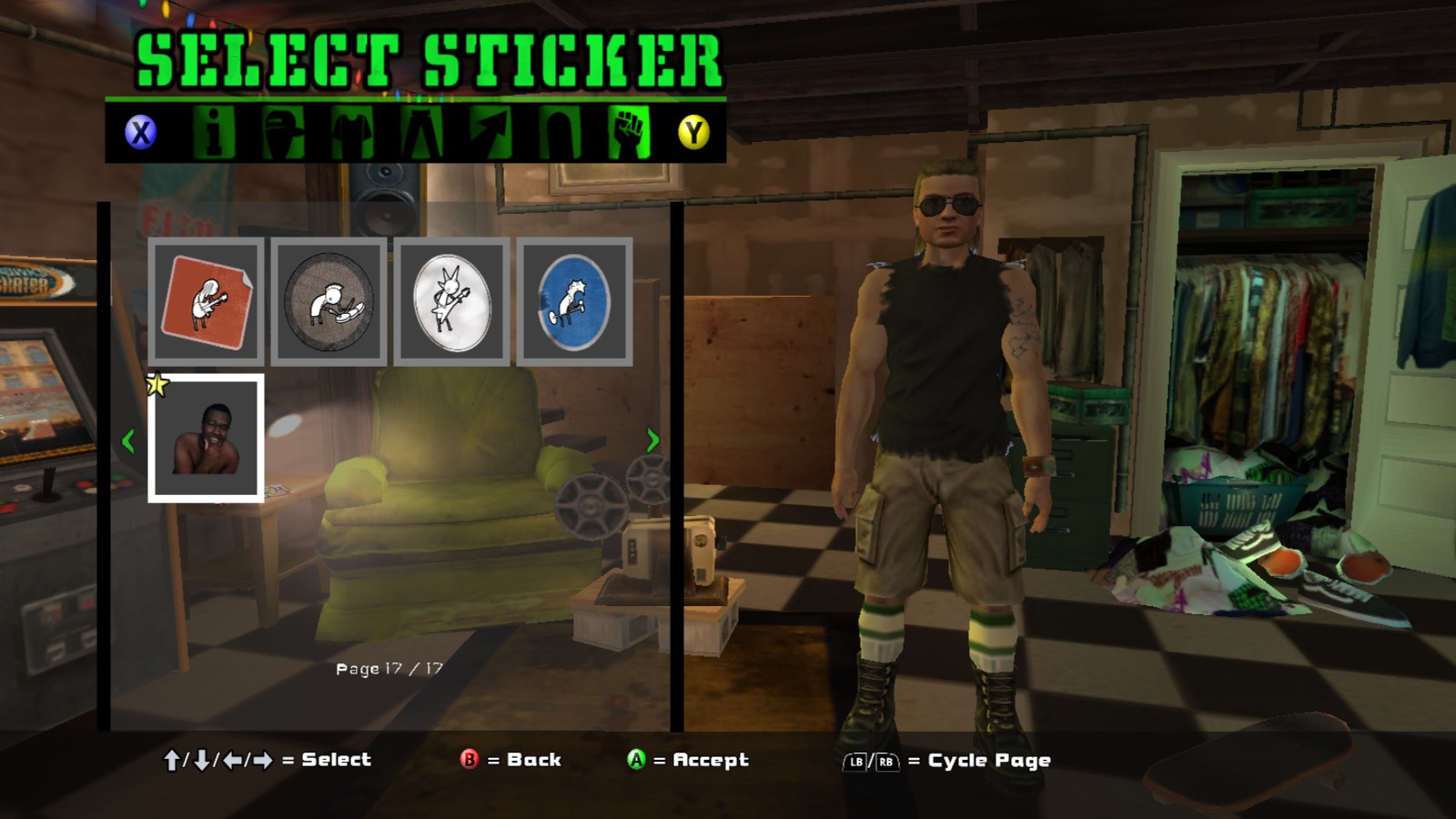
Task: Select the raised fist sticker tab
Action: coord(629,133)
